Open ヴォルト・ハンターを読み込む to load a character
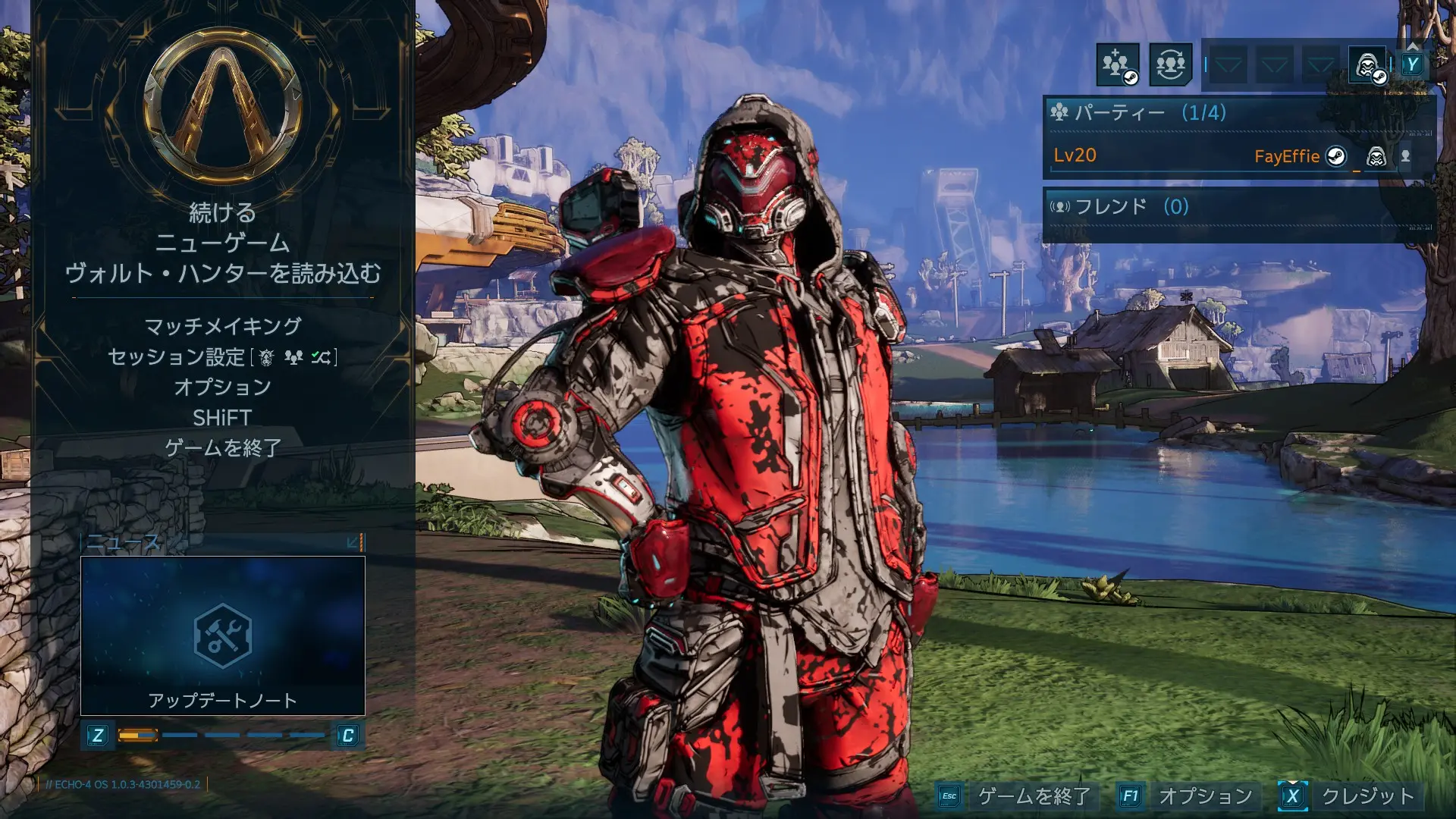The image size is (1456, 819). [222, 274]
